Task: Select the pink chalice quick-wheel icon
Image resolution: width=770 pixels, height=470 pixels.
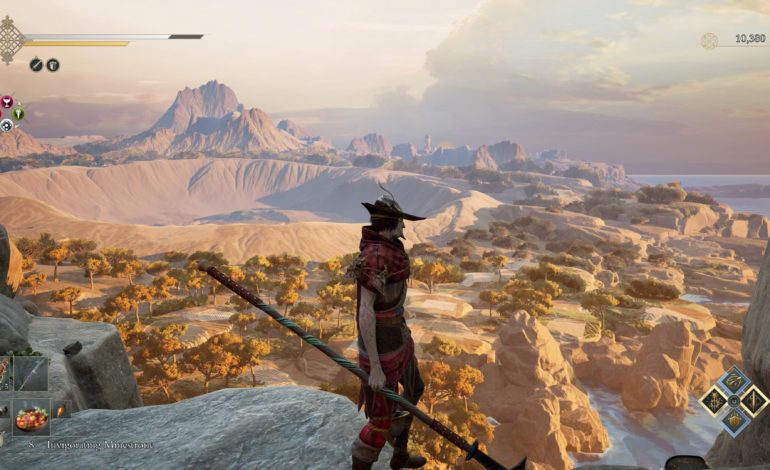Action: tap(7, 102)
